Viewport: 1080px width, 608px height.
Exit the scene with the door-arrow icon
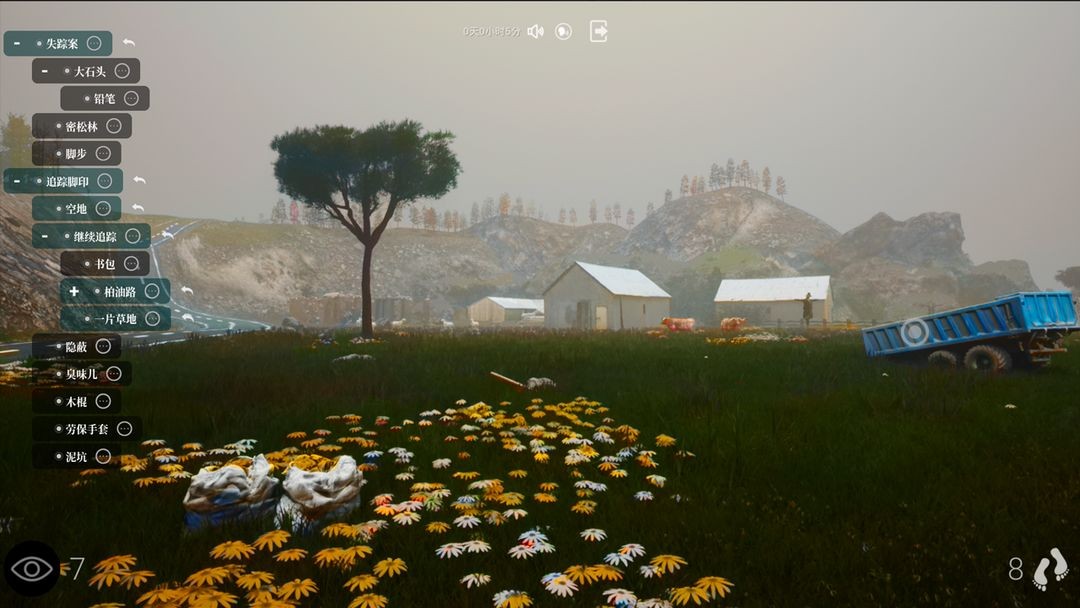tap(599, 31)
